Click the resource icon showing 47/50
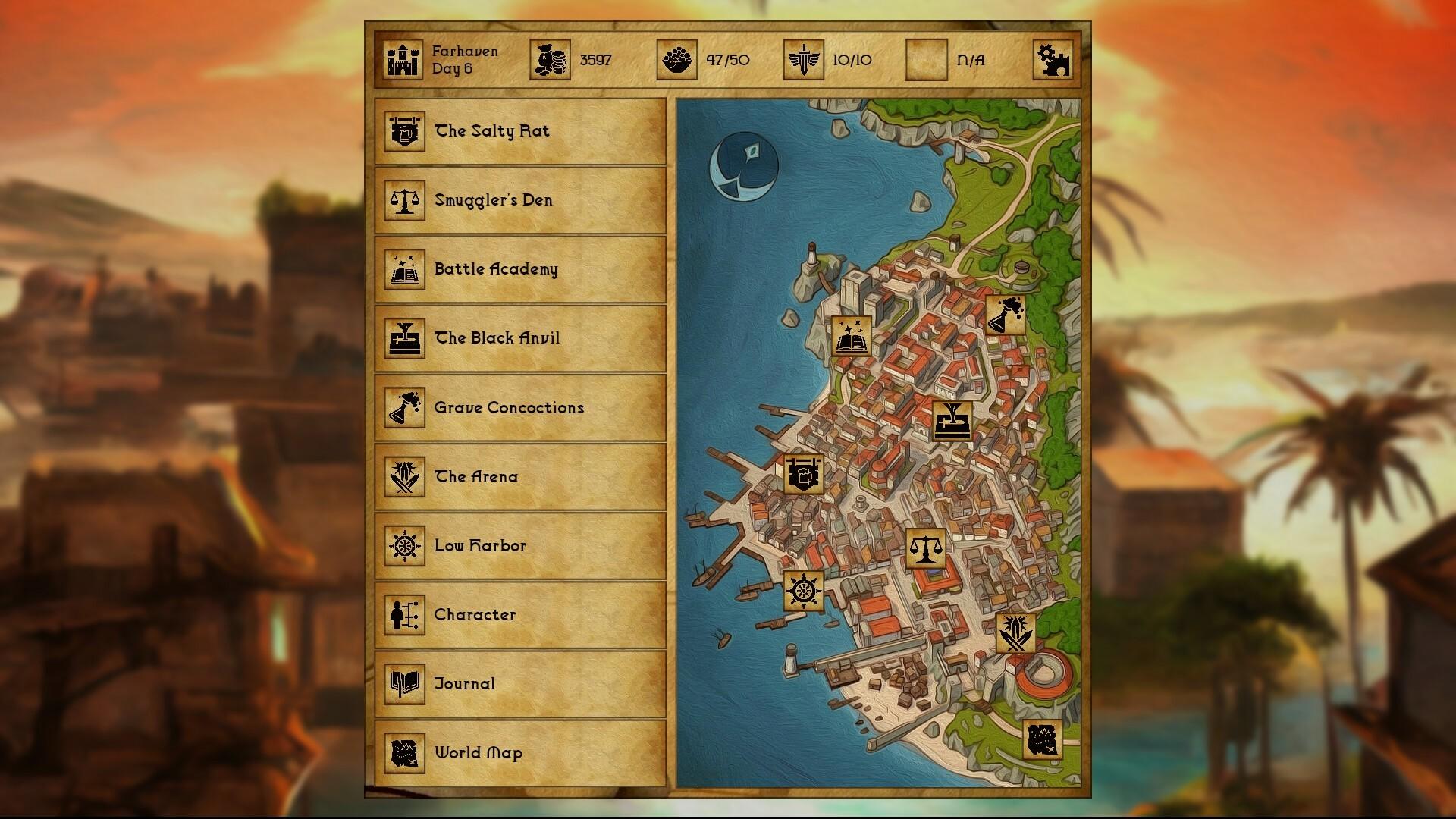 click(x=677, y=60)
